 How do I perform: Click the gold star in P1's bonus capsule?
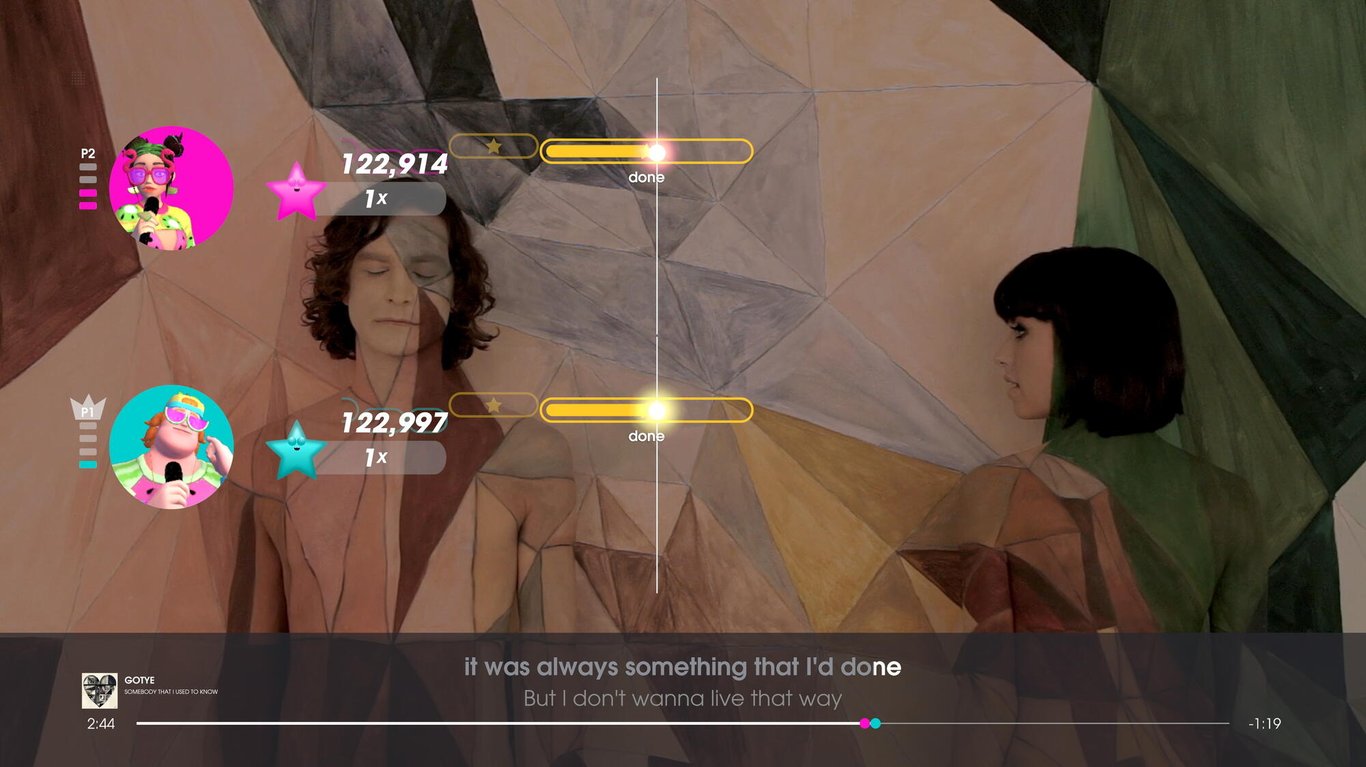[x=493, y=406]
